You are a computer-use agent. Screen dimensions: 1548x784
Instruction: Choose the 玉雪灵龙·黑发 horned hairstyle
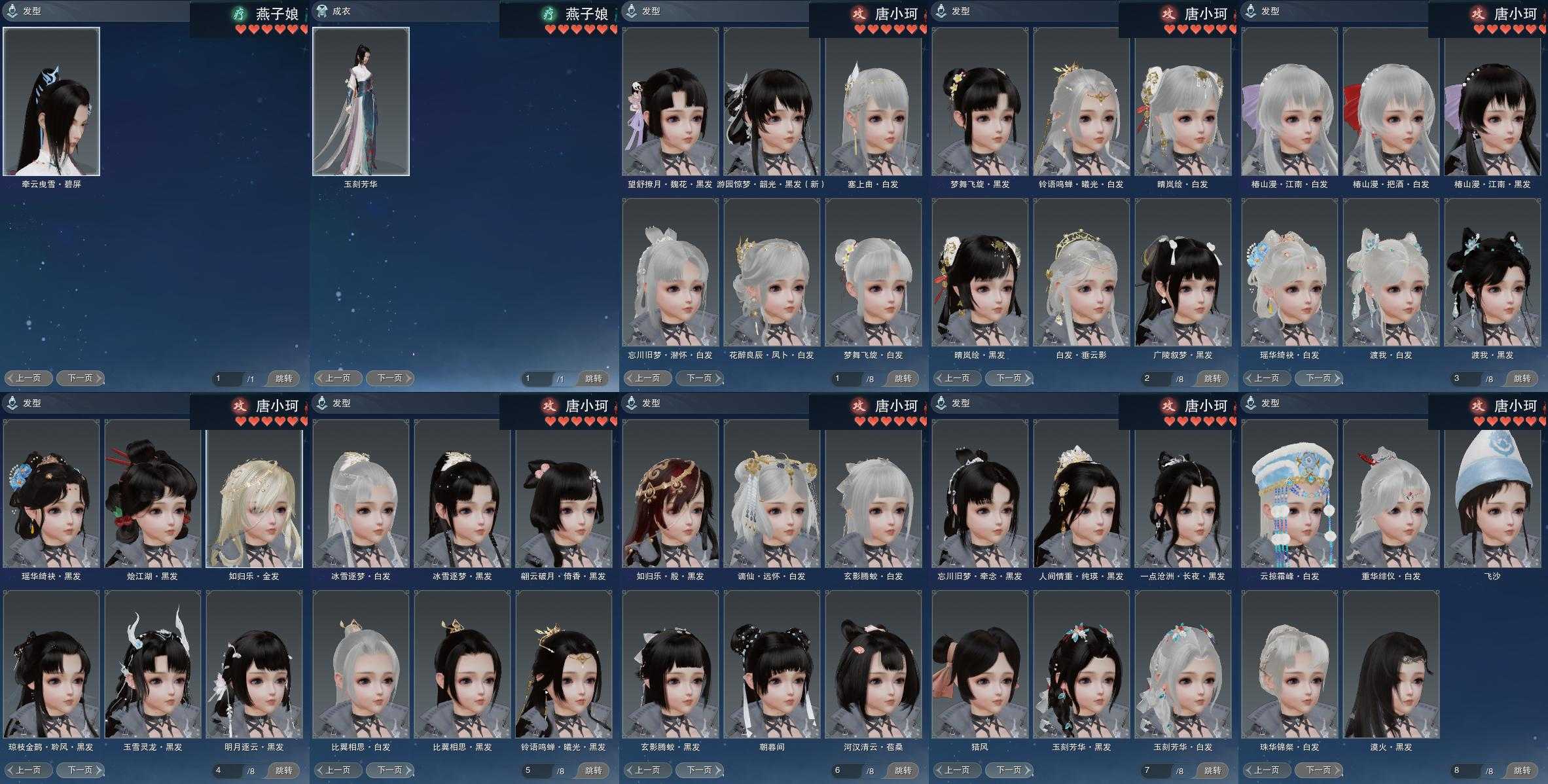153,664
